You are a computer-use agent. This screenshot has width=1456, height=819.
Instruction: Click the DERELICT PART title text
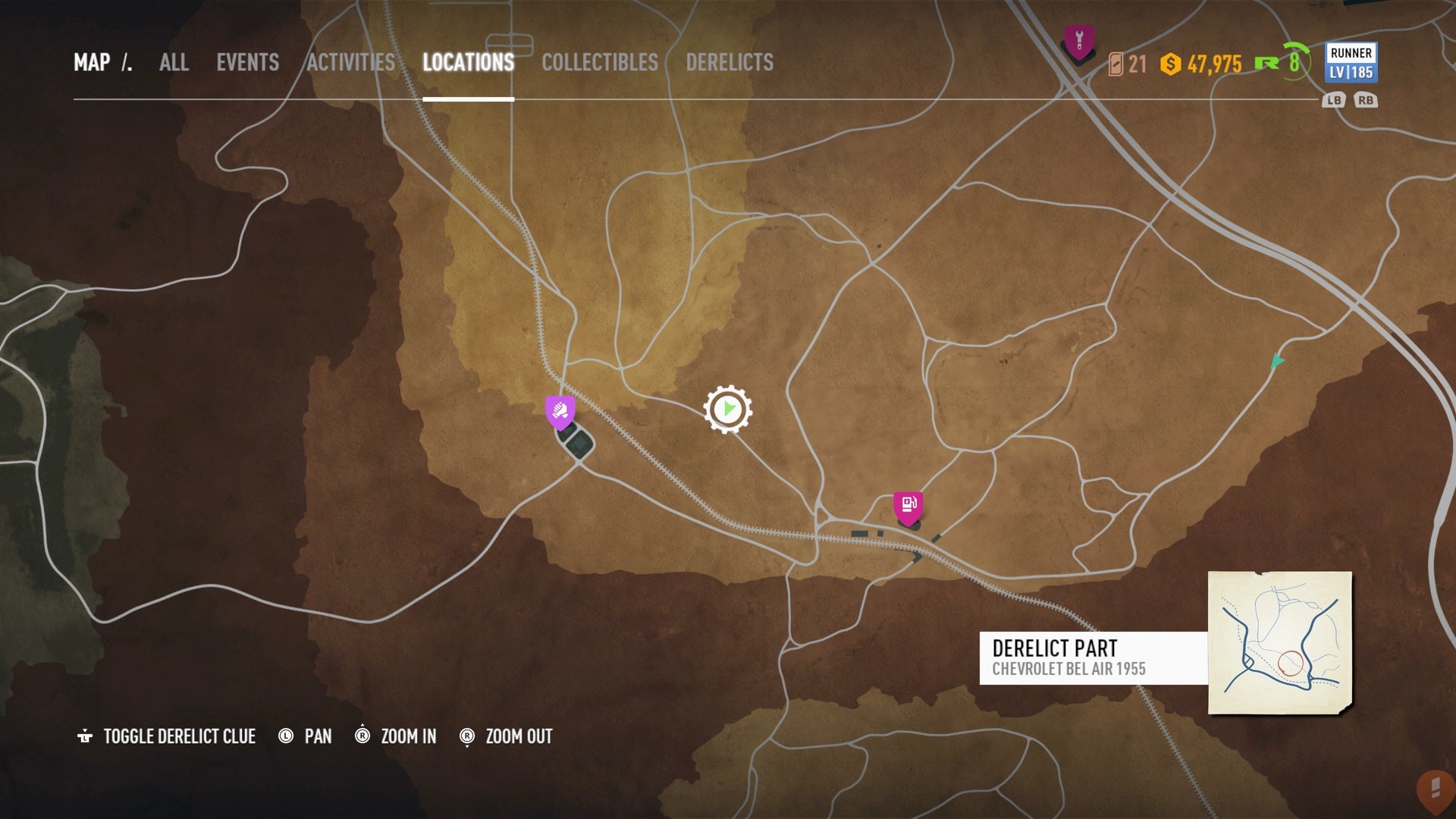(x=1055, y=648)
